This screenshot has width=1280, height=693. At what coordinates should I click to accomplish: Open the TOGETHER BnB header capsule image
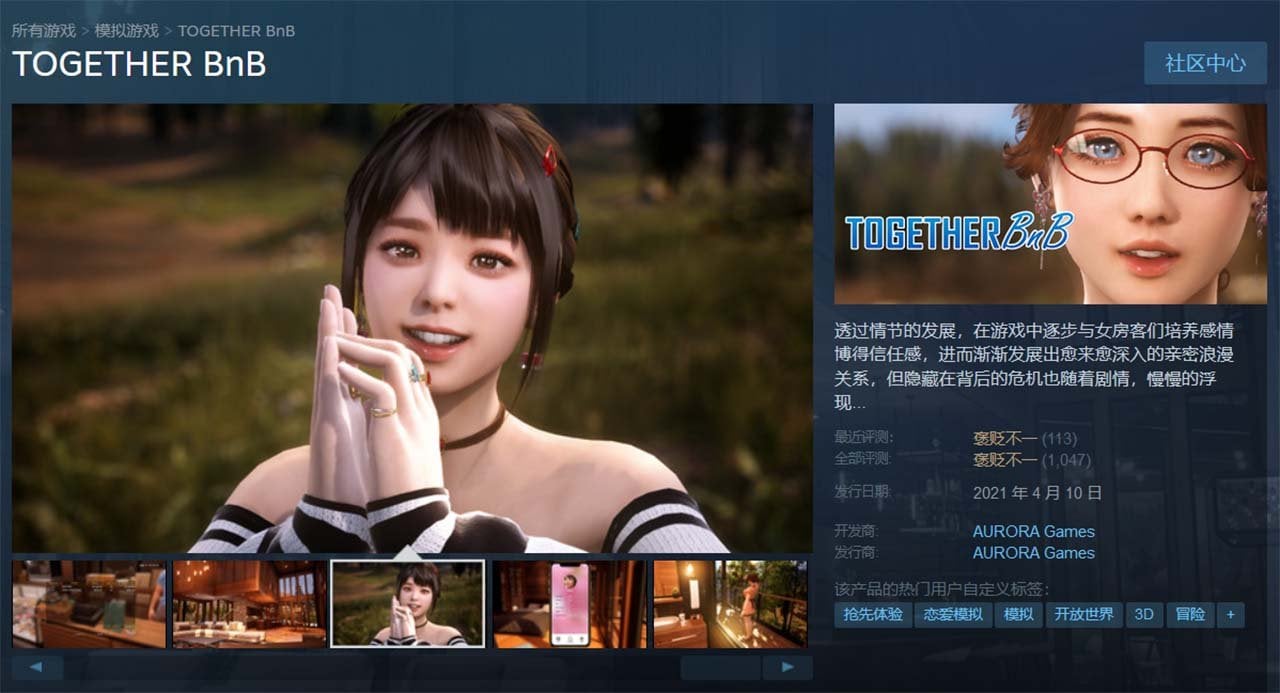(1050, 204)
